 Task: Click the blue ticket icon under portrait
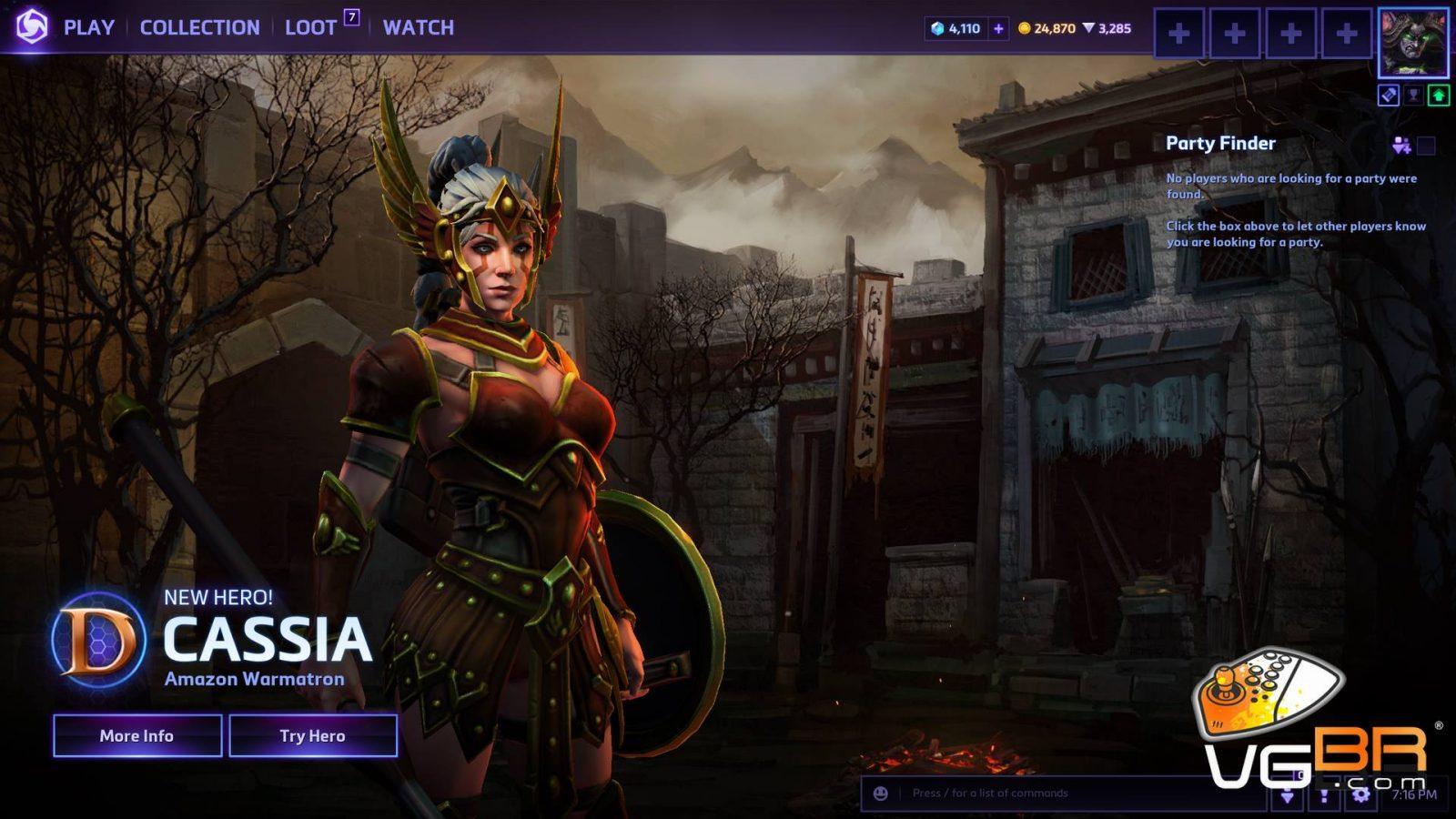tap(1388, 95)
